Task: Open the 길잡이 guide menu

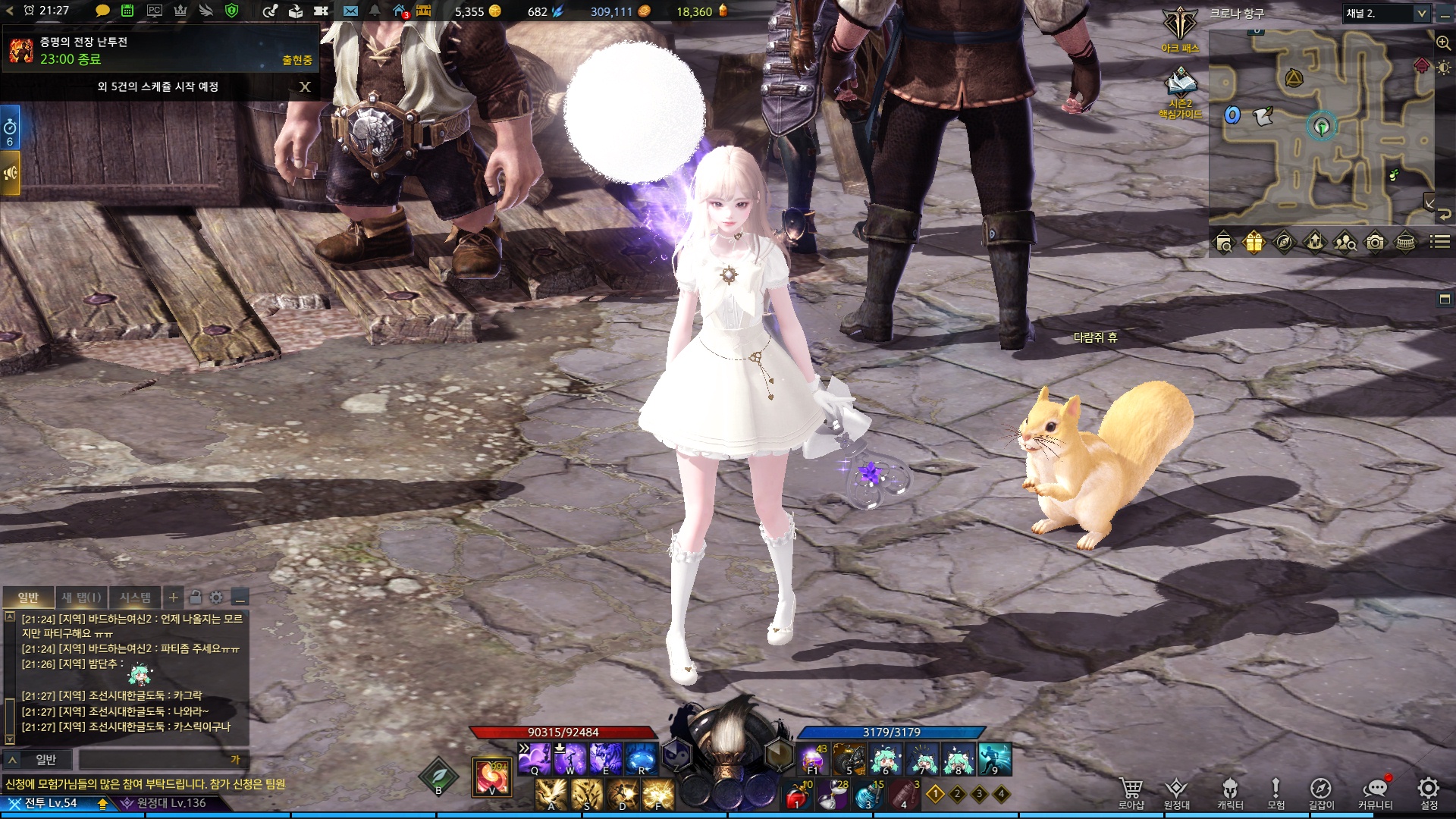Action: pos(1320,792)
